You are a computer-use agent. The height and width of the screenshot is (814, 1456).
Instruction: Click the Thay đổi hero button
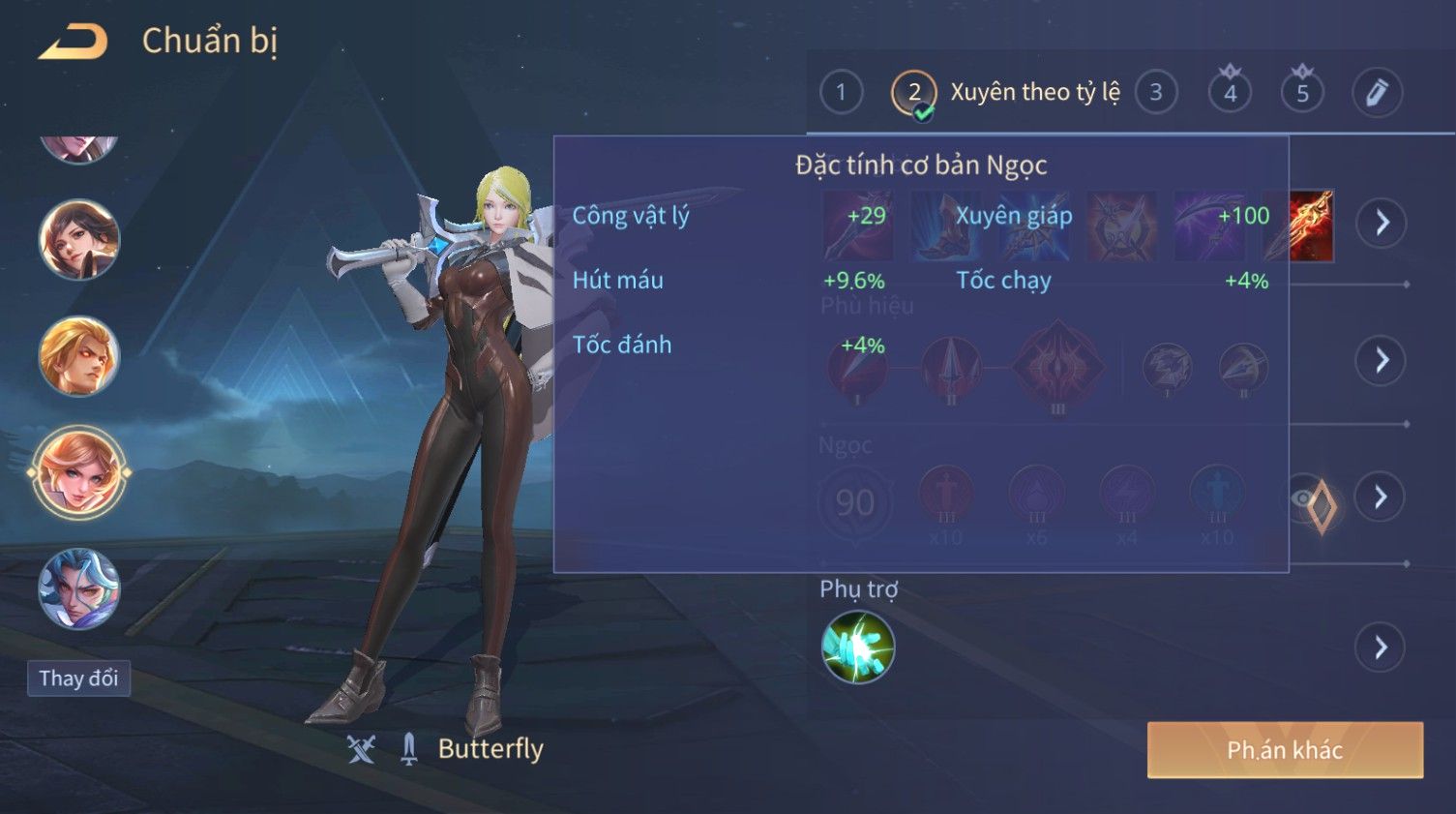[78, 678]
